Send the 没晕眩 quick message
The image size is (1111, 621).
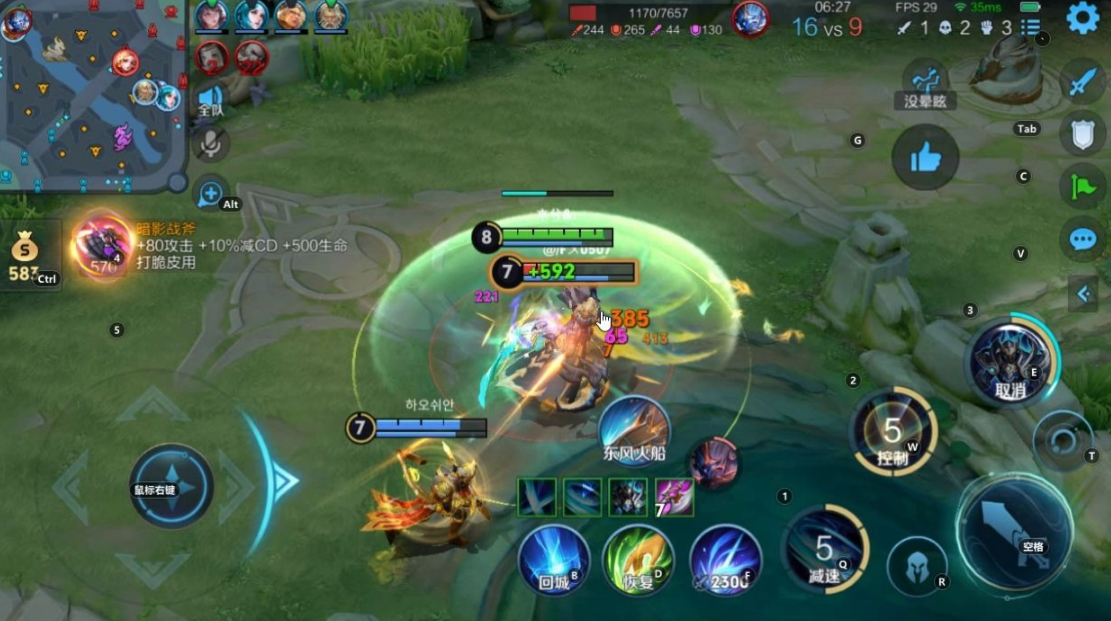[x=925, y=83]
